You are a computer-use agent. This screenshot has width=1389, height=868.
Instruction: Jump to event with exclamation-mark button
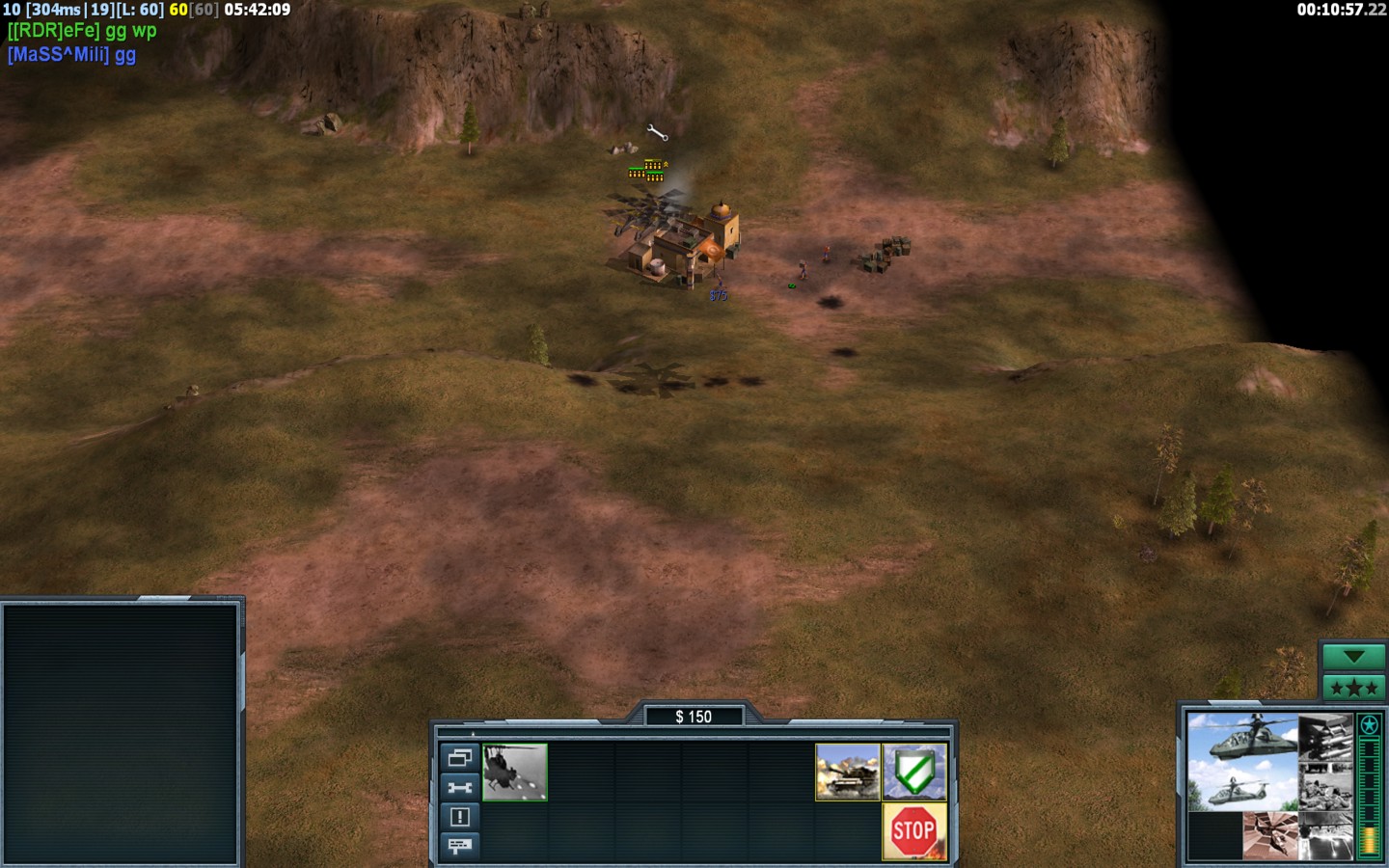459,817
